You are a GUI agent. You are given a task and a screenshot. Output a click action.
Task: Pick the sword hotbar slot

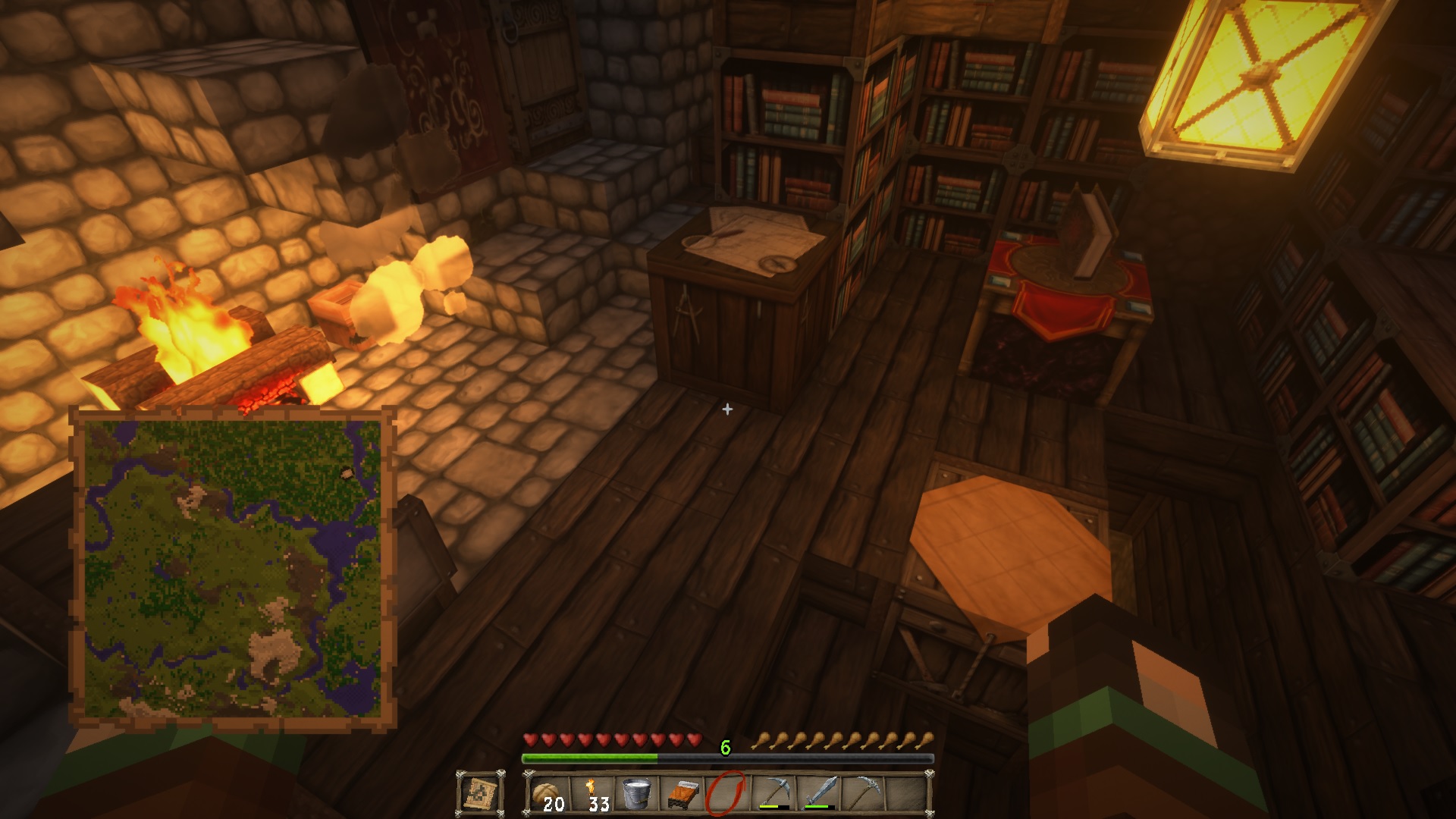[x=817, y=794]
